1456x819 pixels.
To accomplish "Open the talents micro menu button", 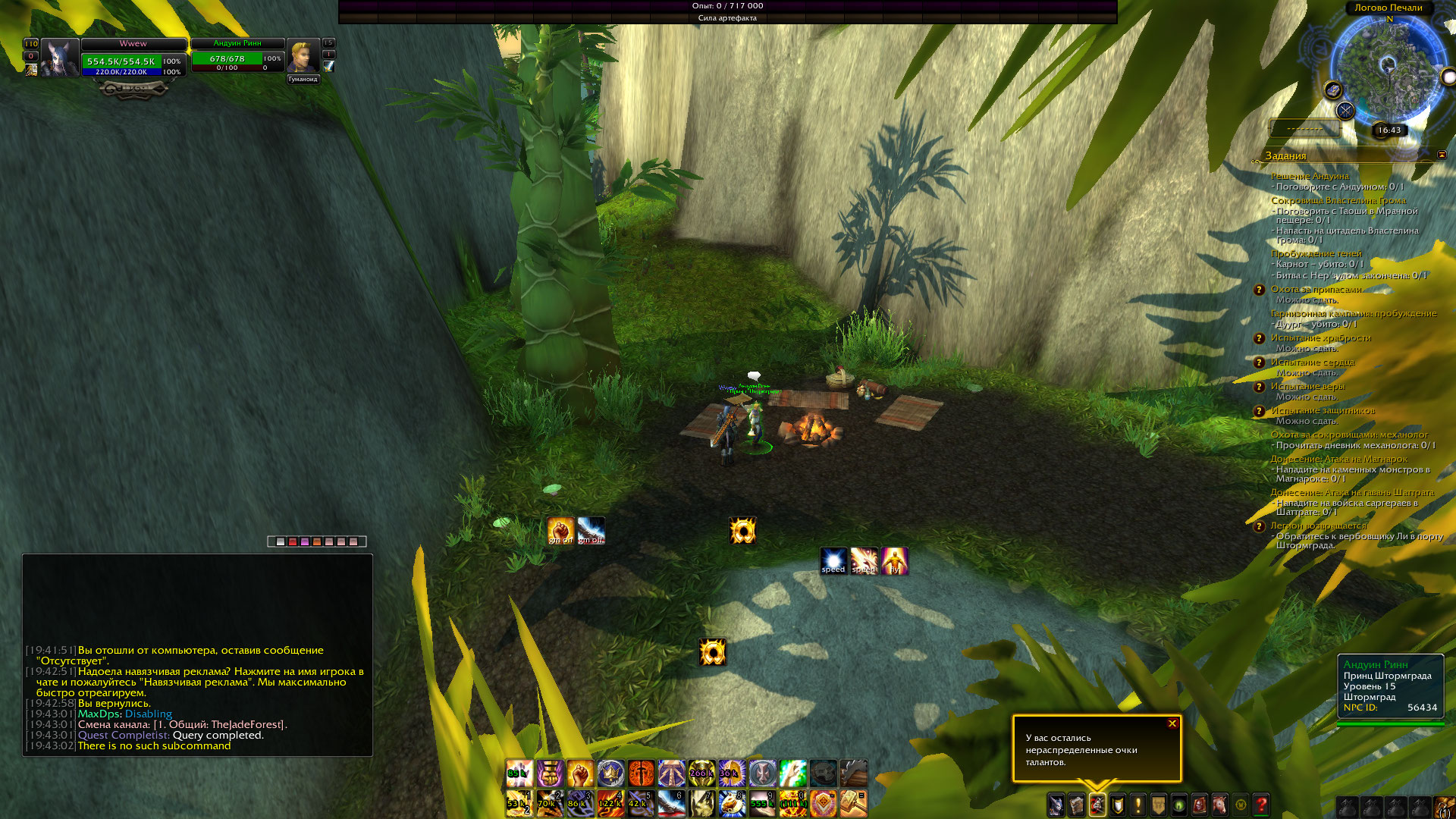I will (x=1097, y=805).
